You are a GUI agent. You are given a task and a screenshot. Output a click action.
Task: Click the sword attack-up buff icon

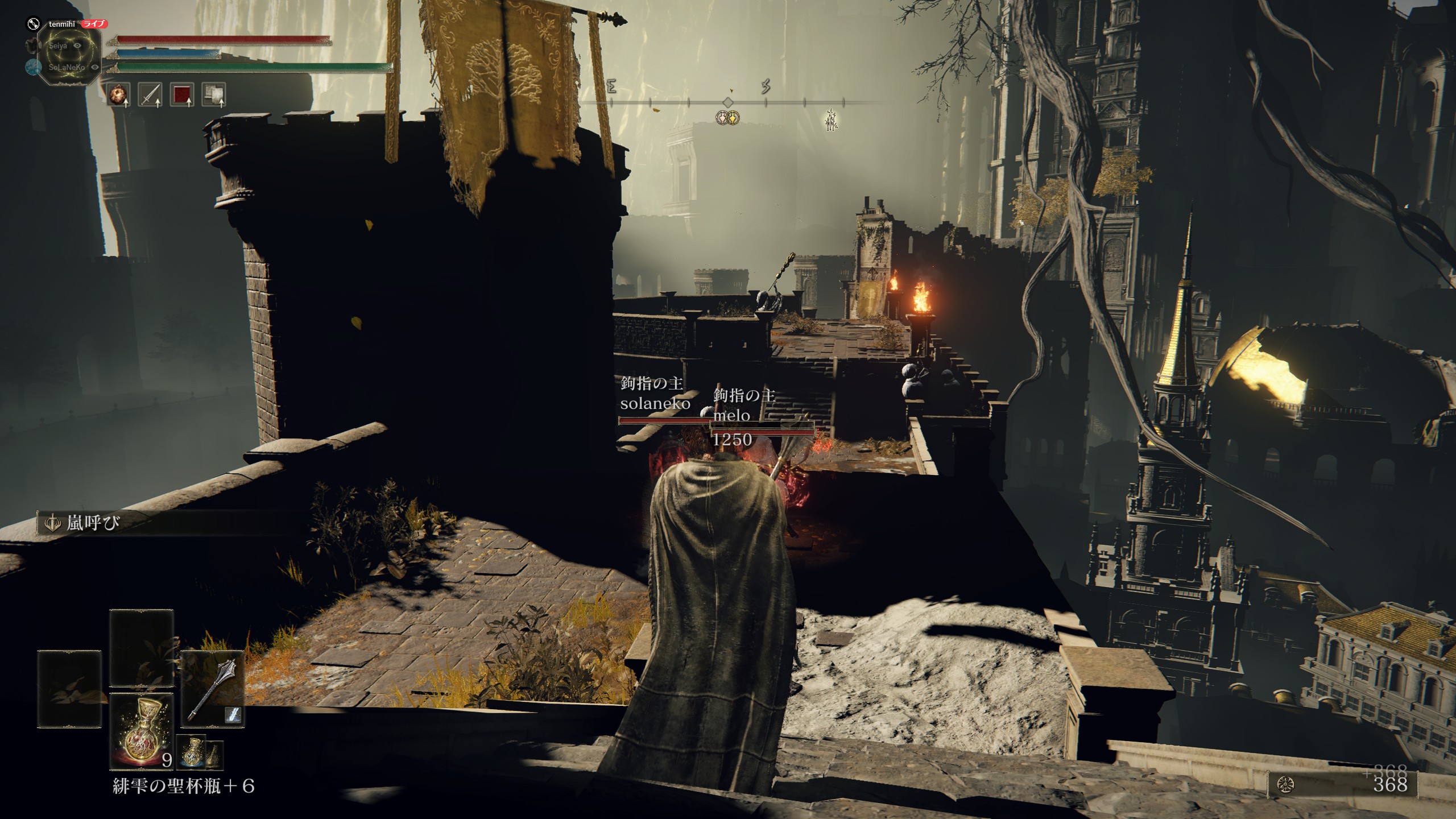click(151, 94)
